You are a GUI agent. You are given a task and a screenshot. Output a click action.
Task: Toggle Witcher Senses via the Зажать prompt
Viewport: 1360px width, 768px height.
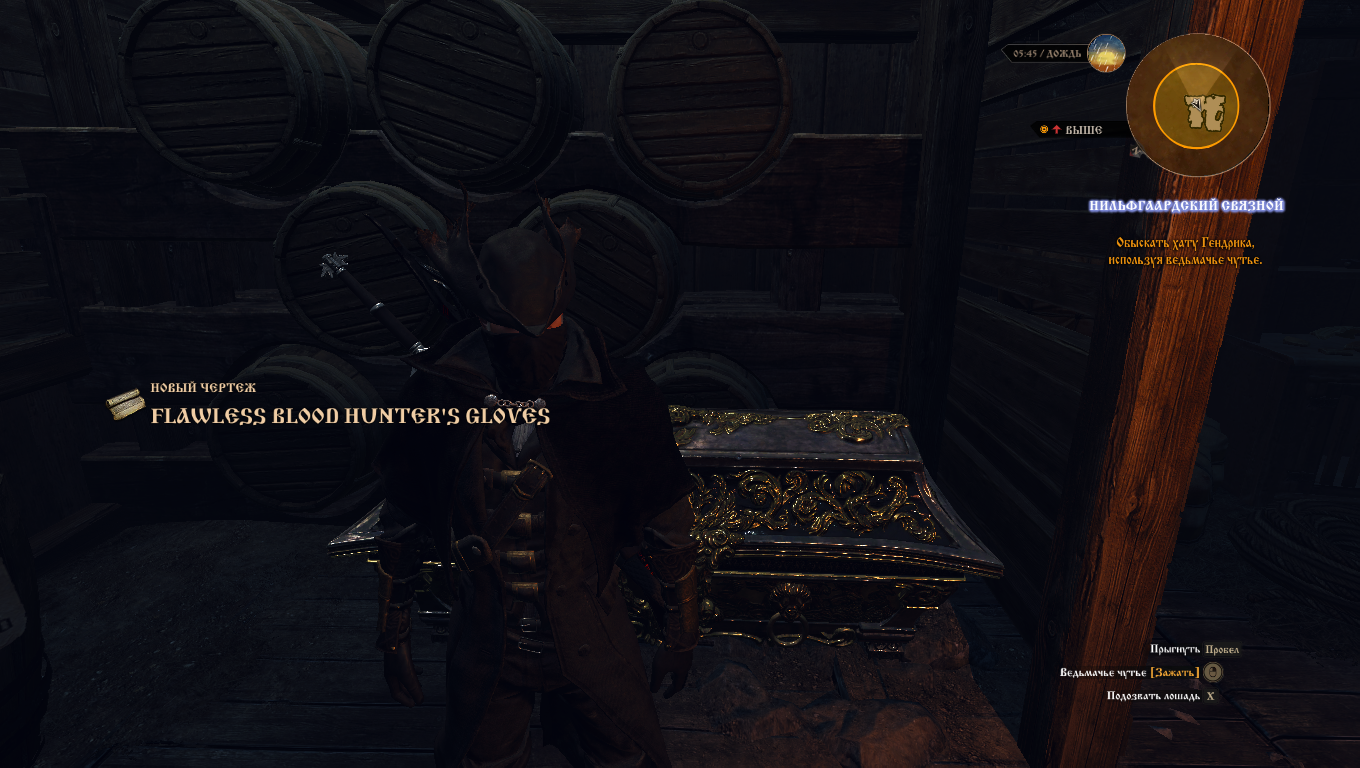[1174, 672]
